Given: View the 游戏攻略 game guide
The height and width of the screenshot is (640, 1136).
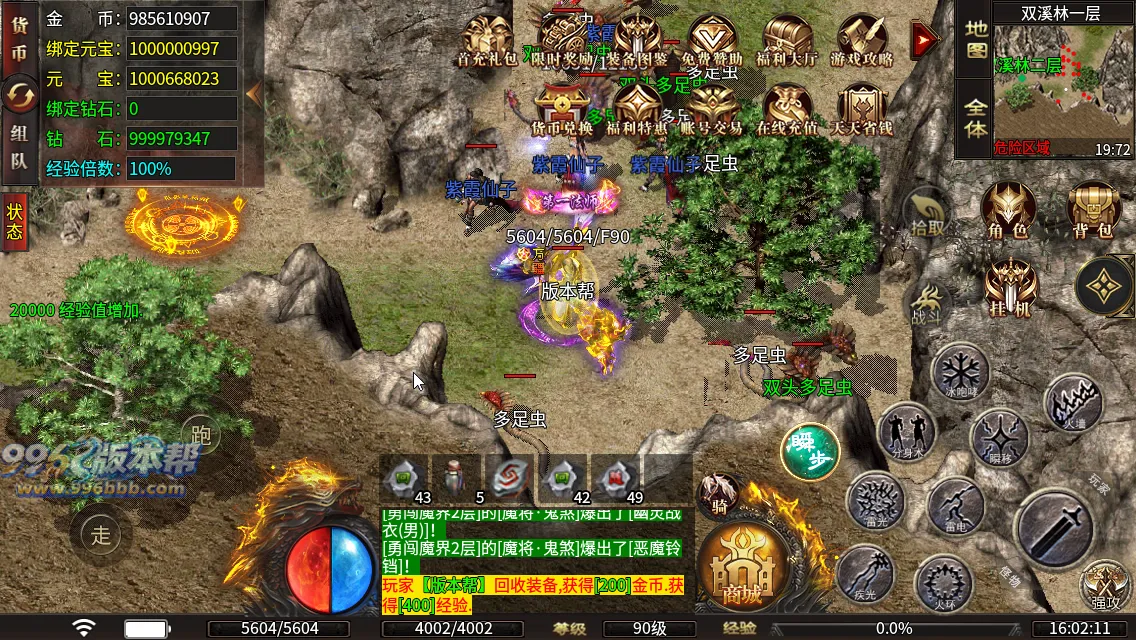Looking at the screenshot, I should pyautogui.click(x=862, y=41).
